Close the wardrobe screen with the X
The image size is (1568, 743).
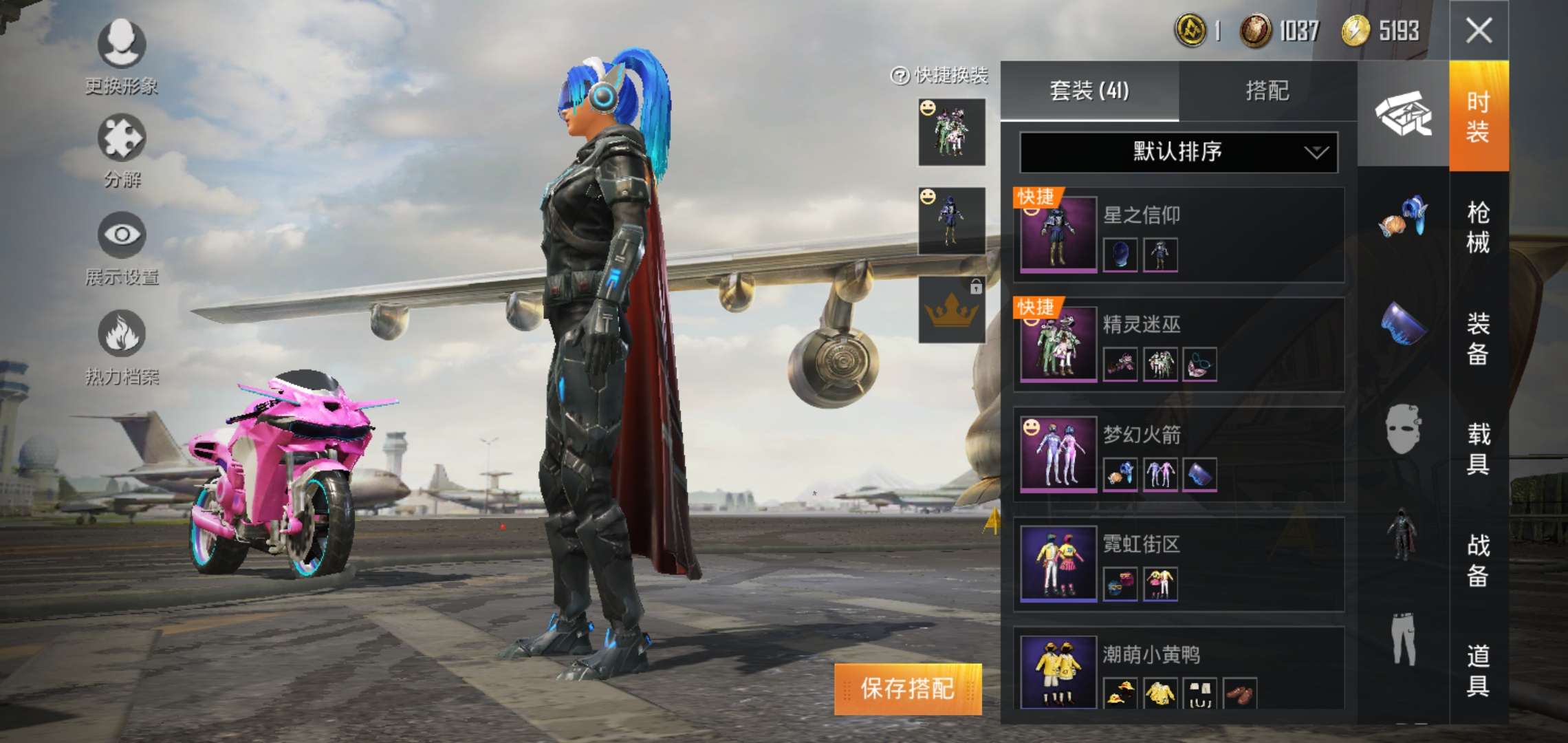1479,31
